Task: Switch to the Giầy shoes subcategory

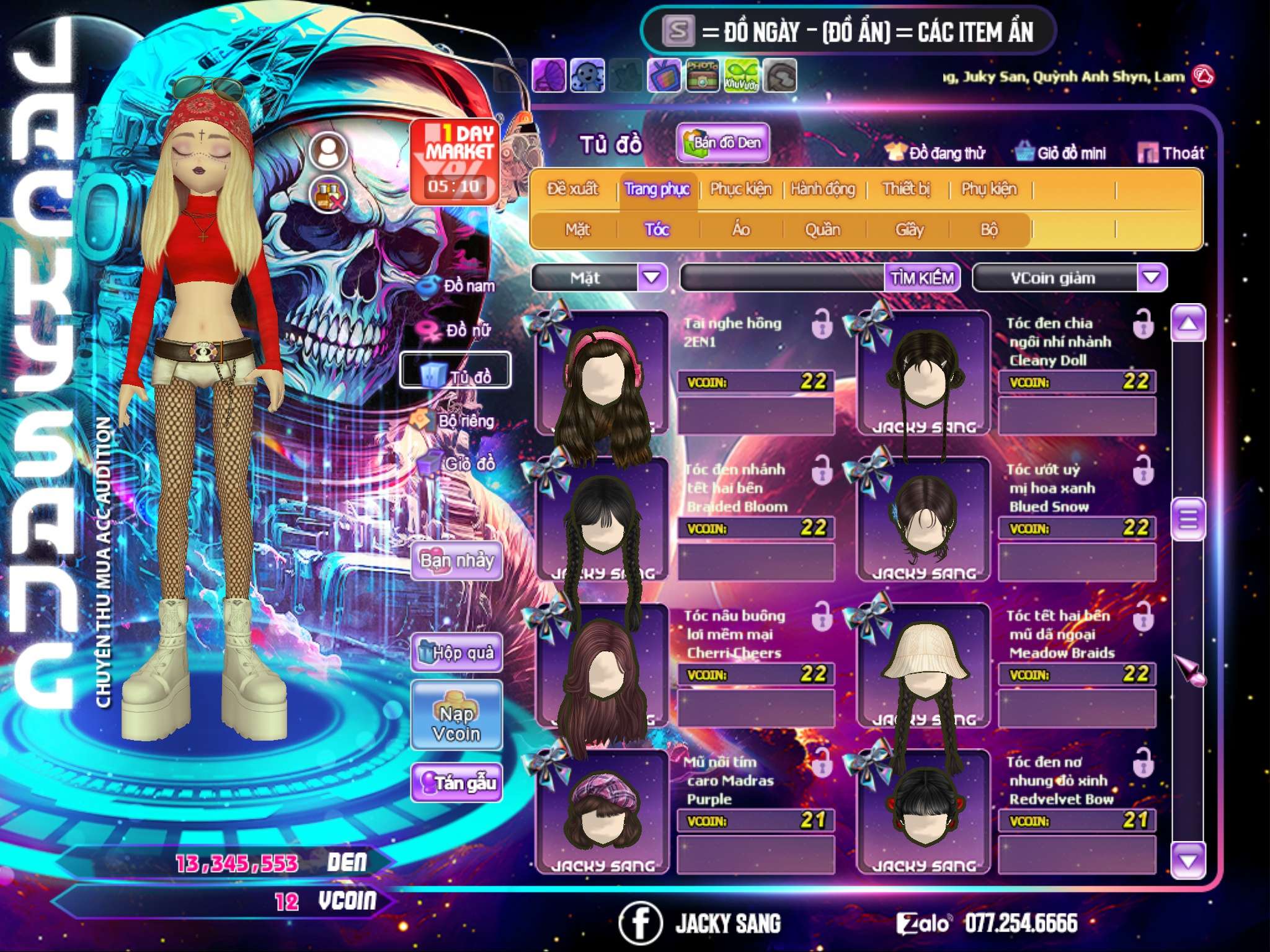Action: click(909, 230)
